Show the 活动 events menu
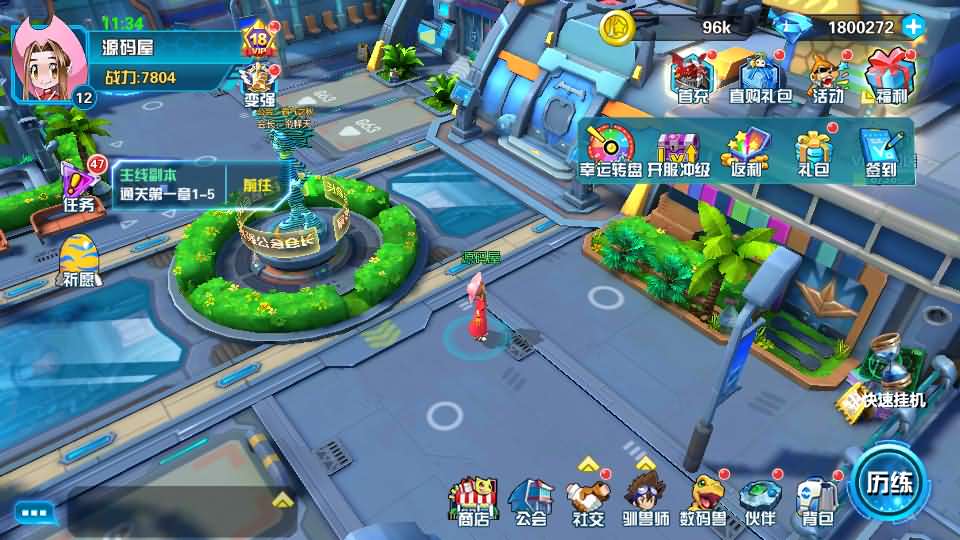 pos(827,79)
